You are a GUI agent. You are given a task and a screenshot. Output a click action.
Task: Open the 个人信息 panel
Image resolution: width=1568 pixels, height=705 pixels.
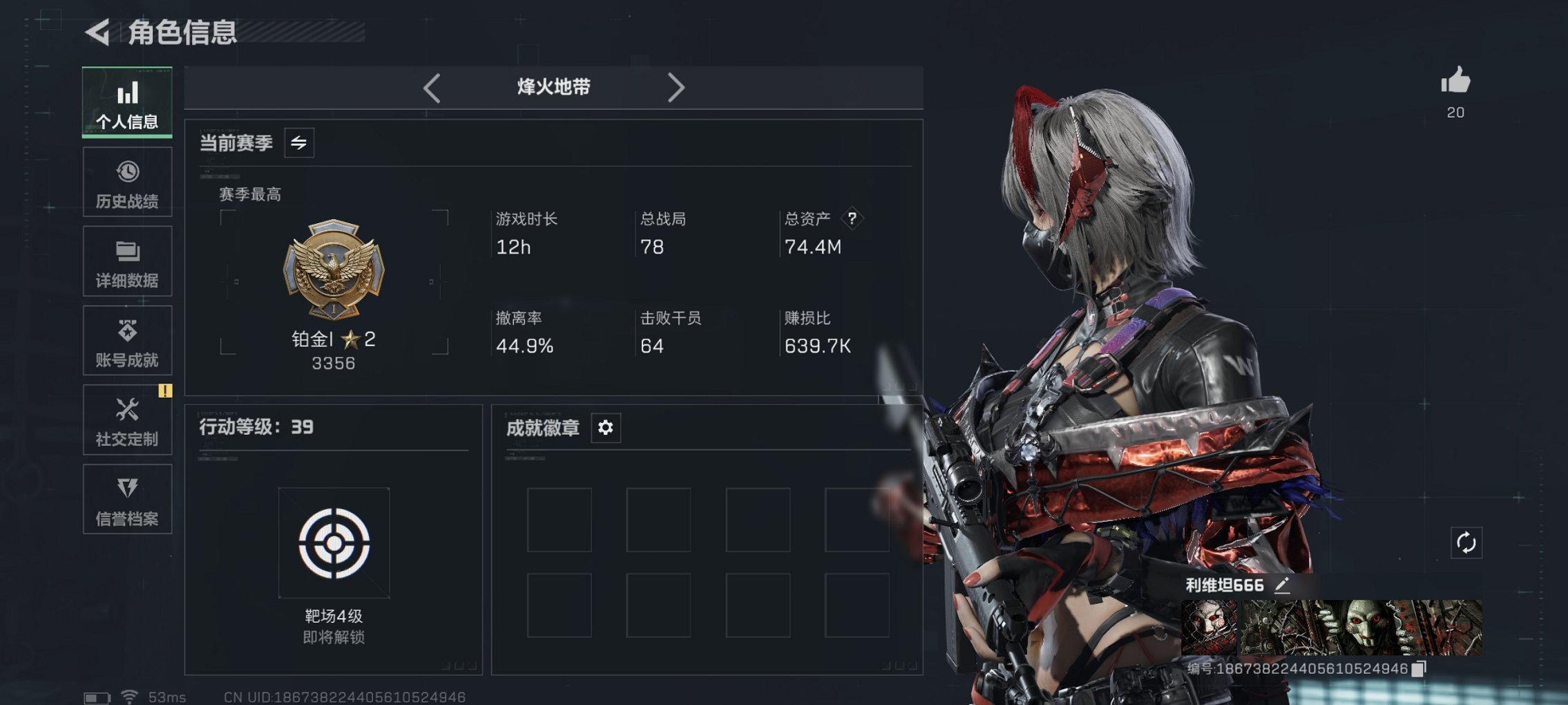[127, 104]
